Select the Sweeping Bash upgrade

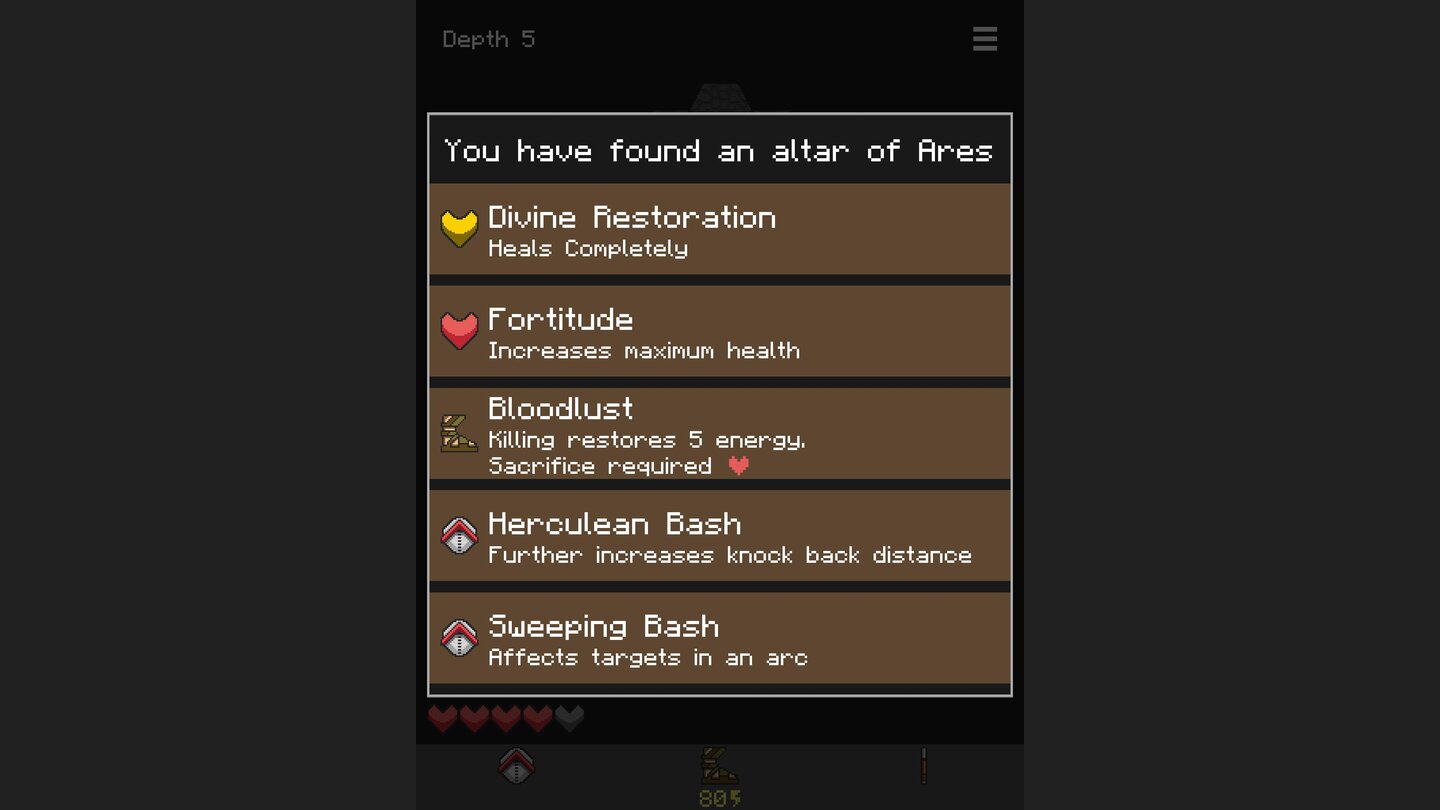(719, 638)
